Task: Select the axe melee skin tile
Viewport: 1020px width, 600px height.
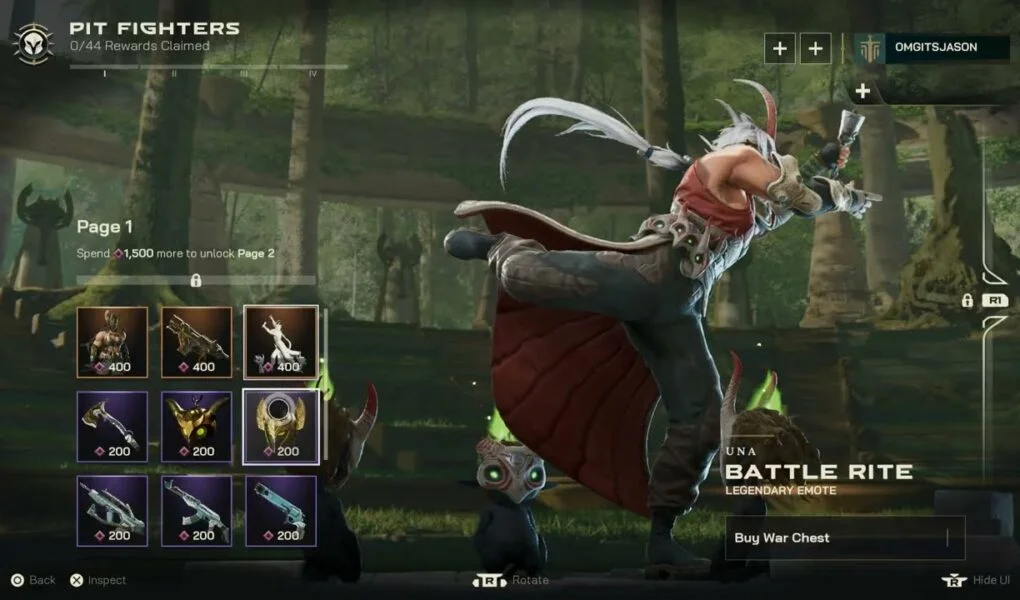Action: [x=112, y=427]
